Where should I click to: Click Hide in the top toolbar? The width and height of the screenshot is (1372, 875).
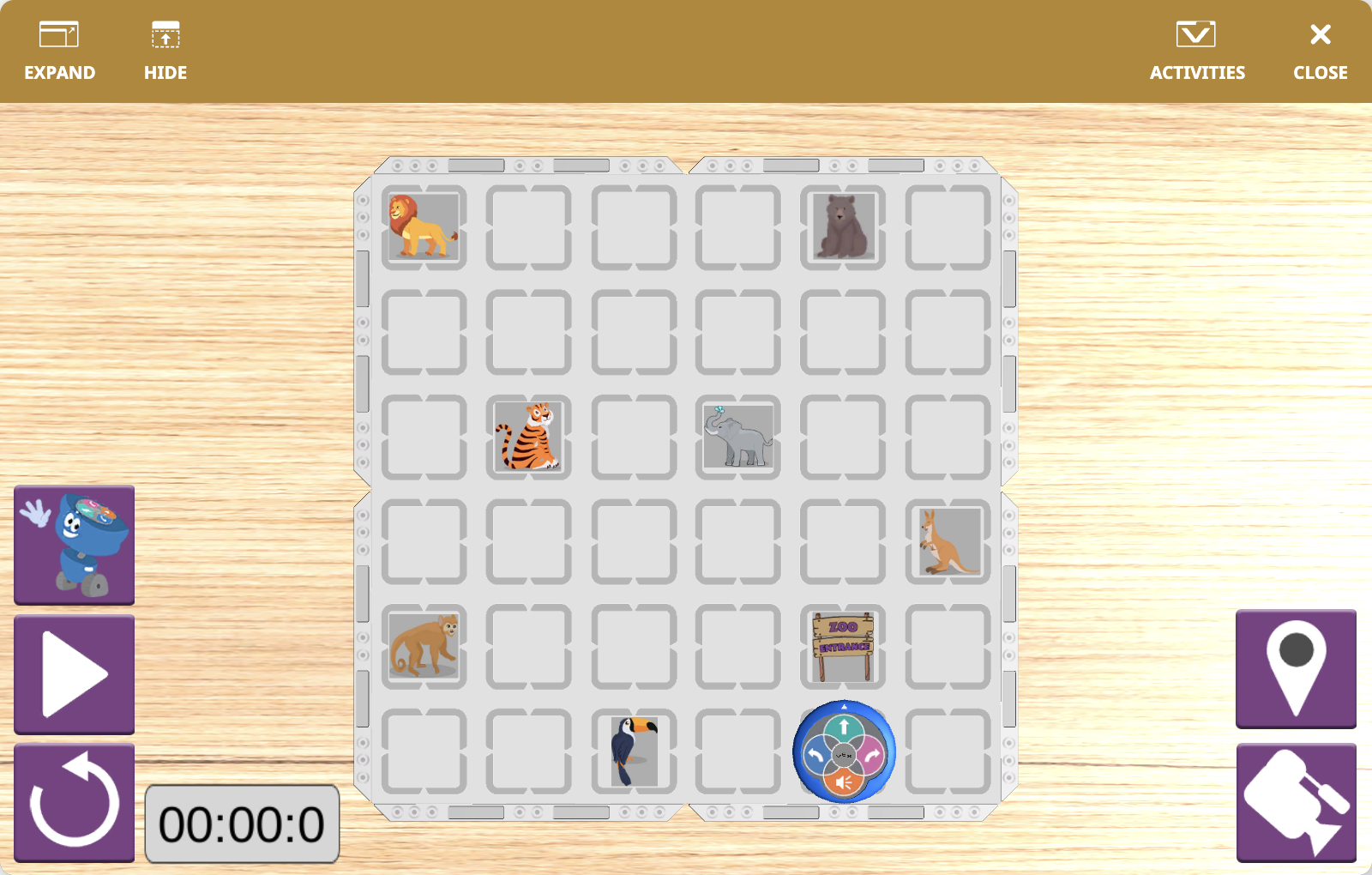[165, 47]
